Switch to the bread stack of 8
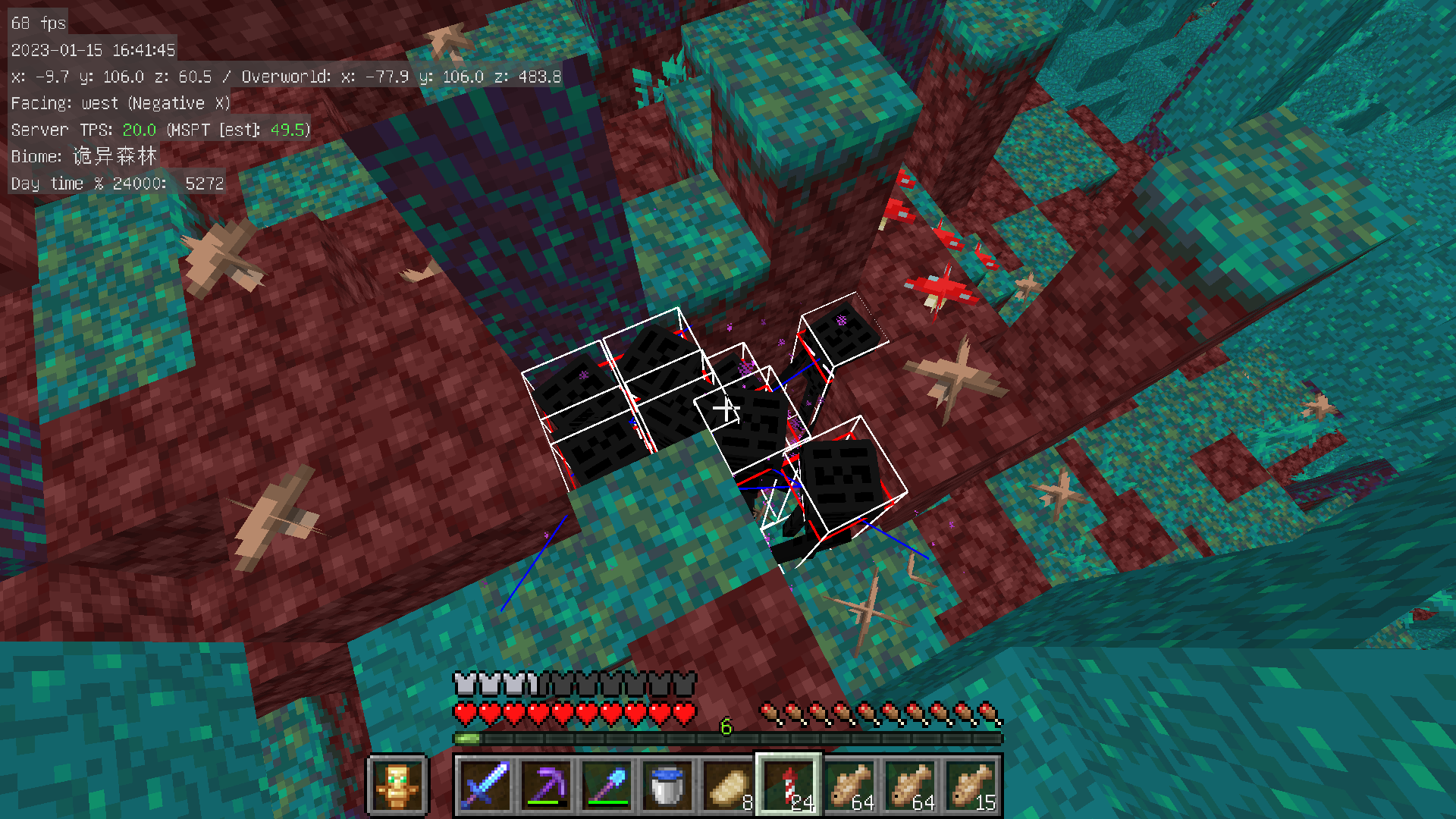This screenshot has height=819, width=1456. tap(728, 786)
